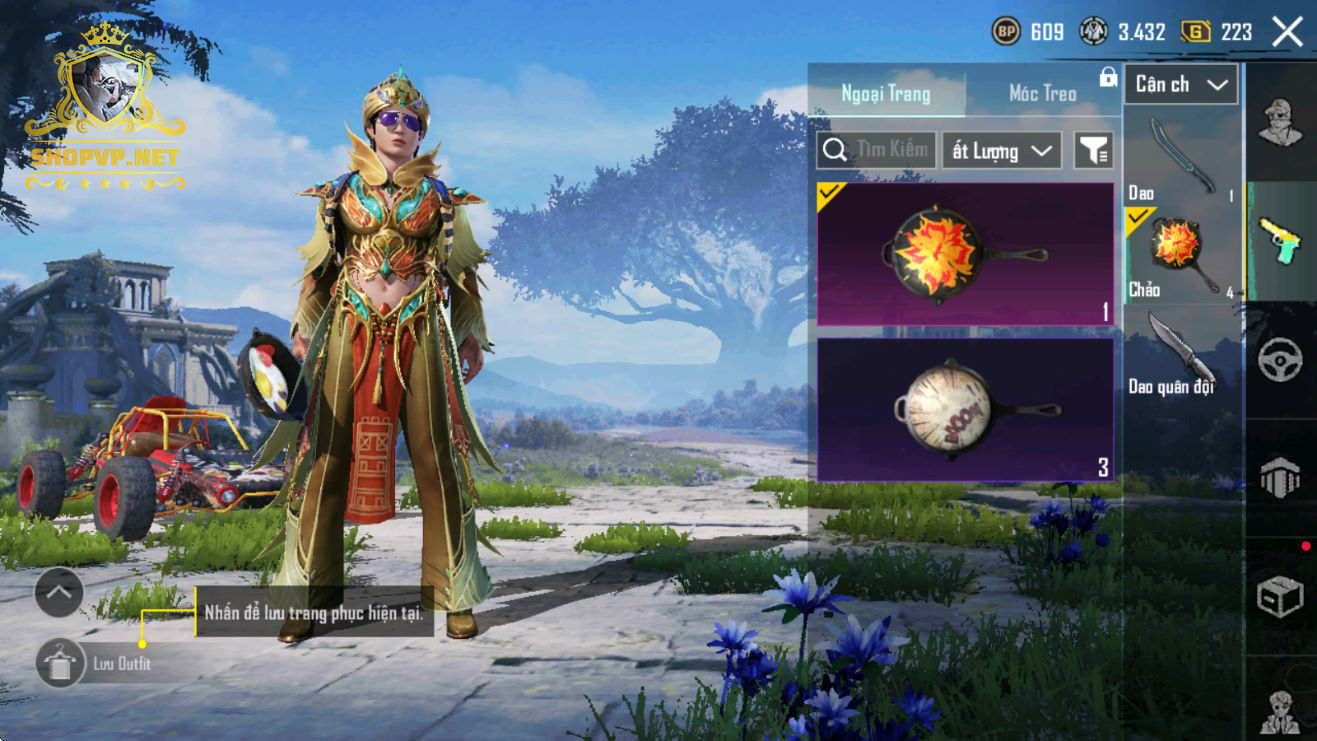Close the inventory screen with the X
This screenshot has width=1317, height=741.
[1287, 32]
